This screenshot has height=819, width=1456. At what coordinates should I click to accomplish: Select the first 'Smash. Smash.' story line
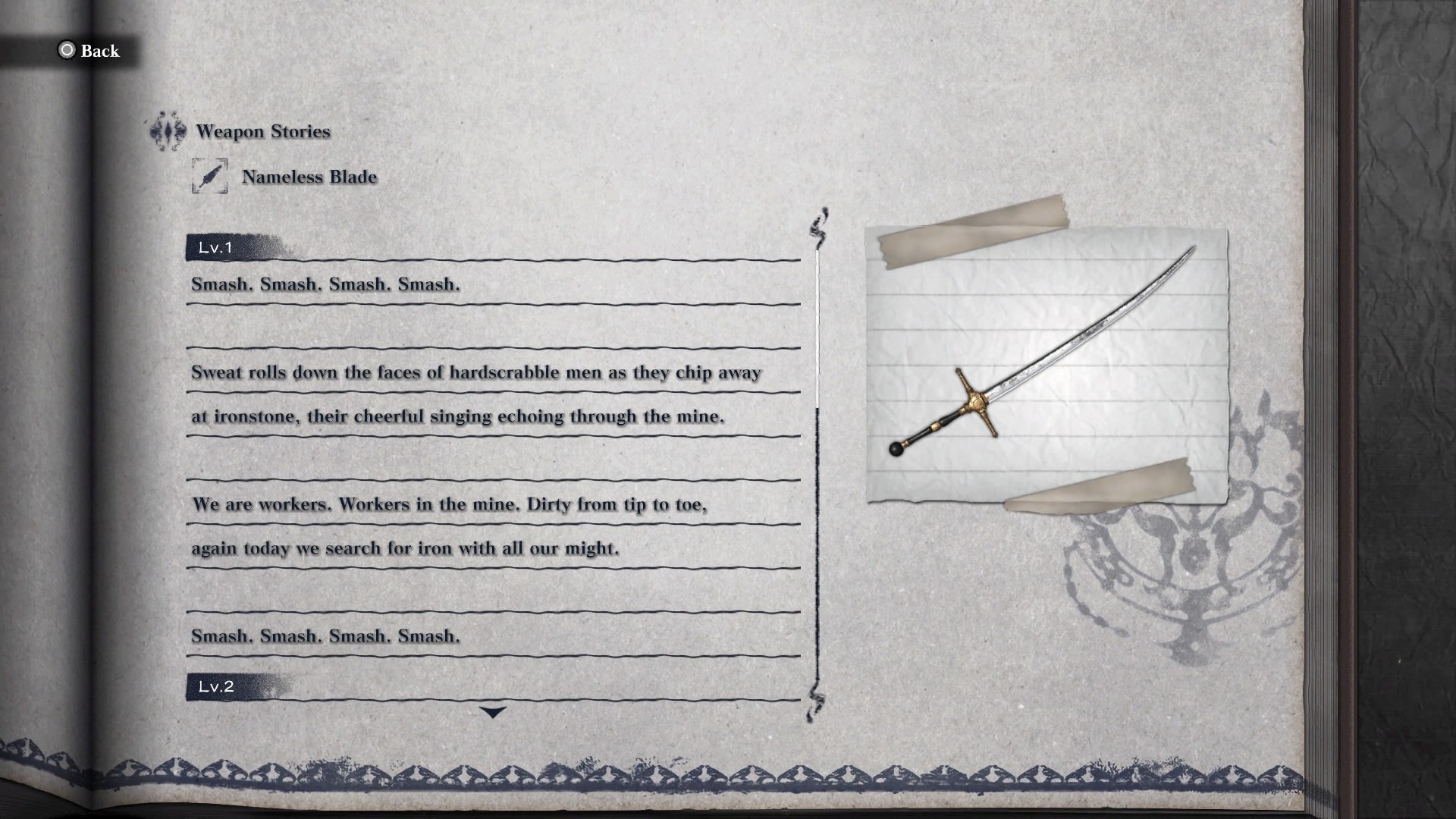(326, 285)
